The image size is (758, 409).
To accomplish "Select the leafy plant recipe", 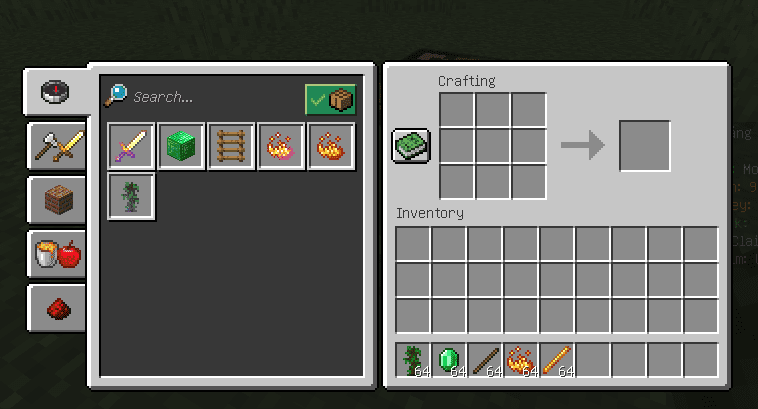I will (131, 197).
